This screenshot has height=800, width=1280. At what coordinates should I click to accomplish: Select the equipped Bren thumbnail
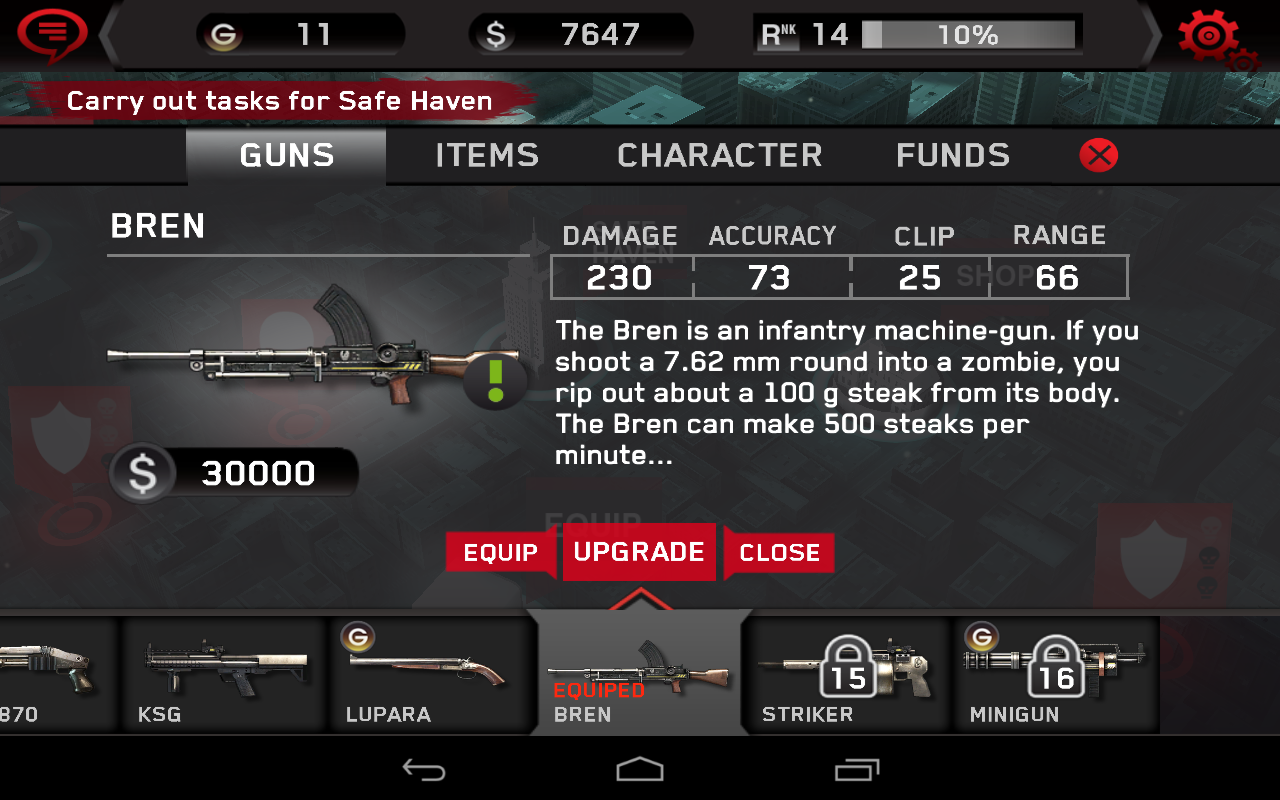[640, 670]
